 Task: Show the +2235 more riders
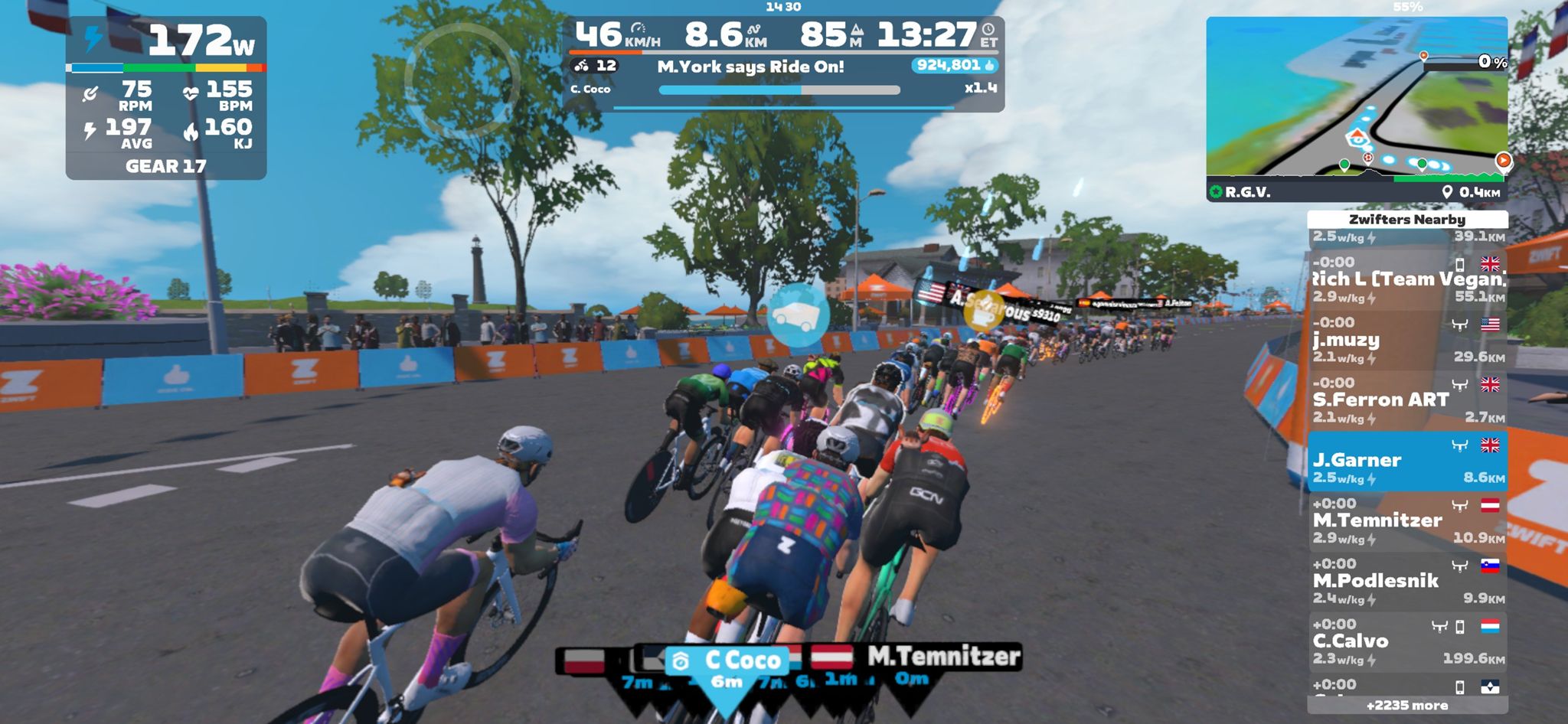tap(1407, 706)
